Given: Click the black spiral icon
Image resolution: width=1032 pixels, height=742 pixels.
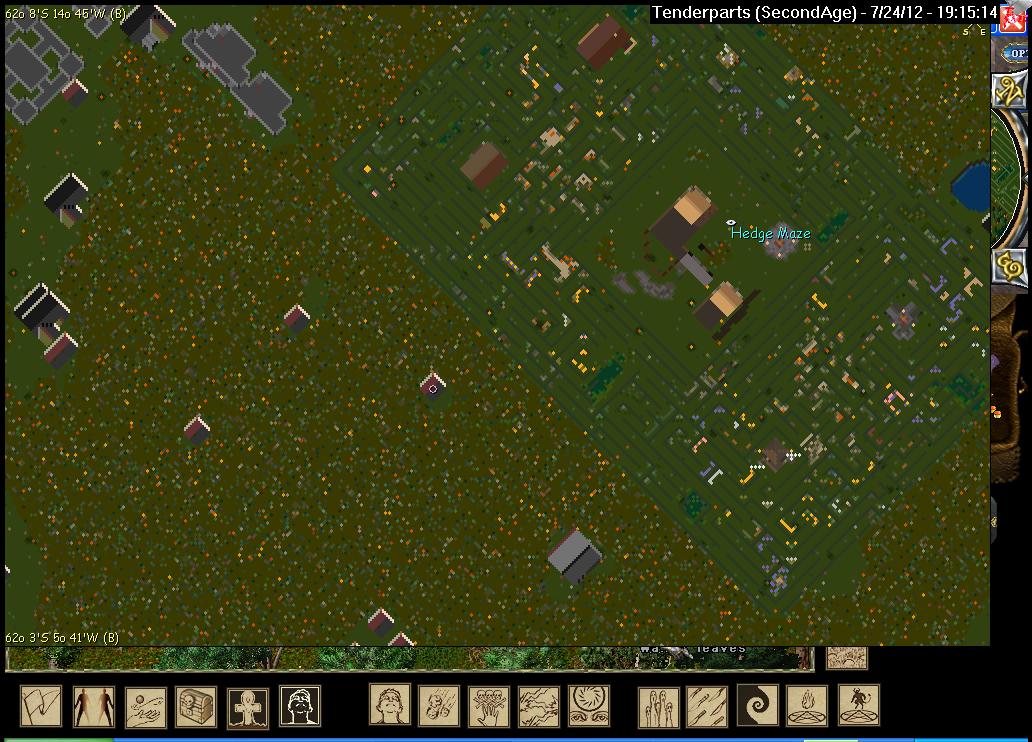Looking at the screenshot, I should (x=758, y=705).
